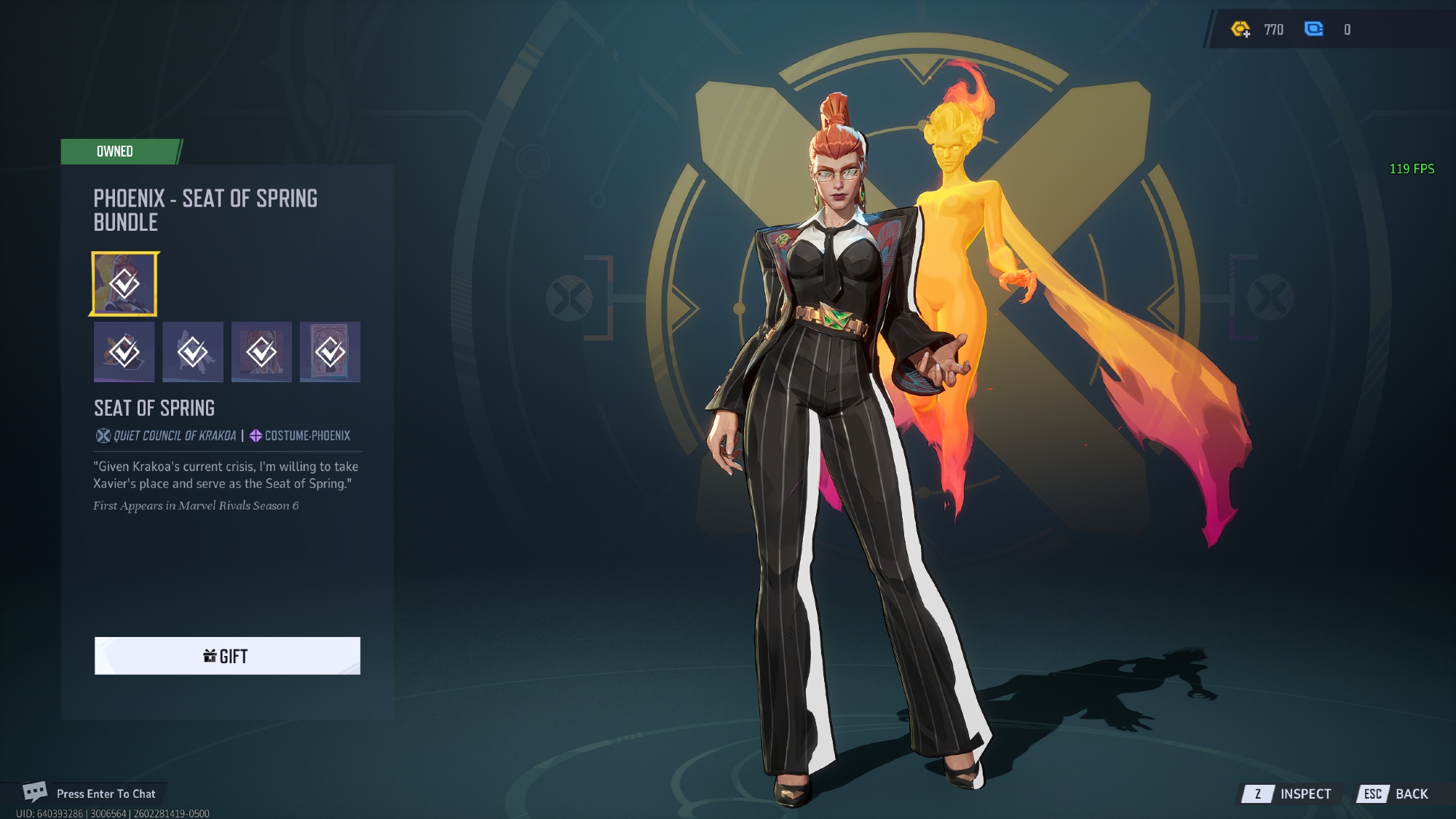The image size is (1456, 819).
Task: Click the blue Units currency icon
Action: [x=1314, y=29]
